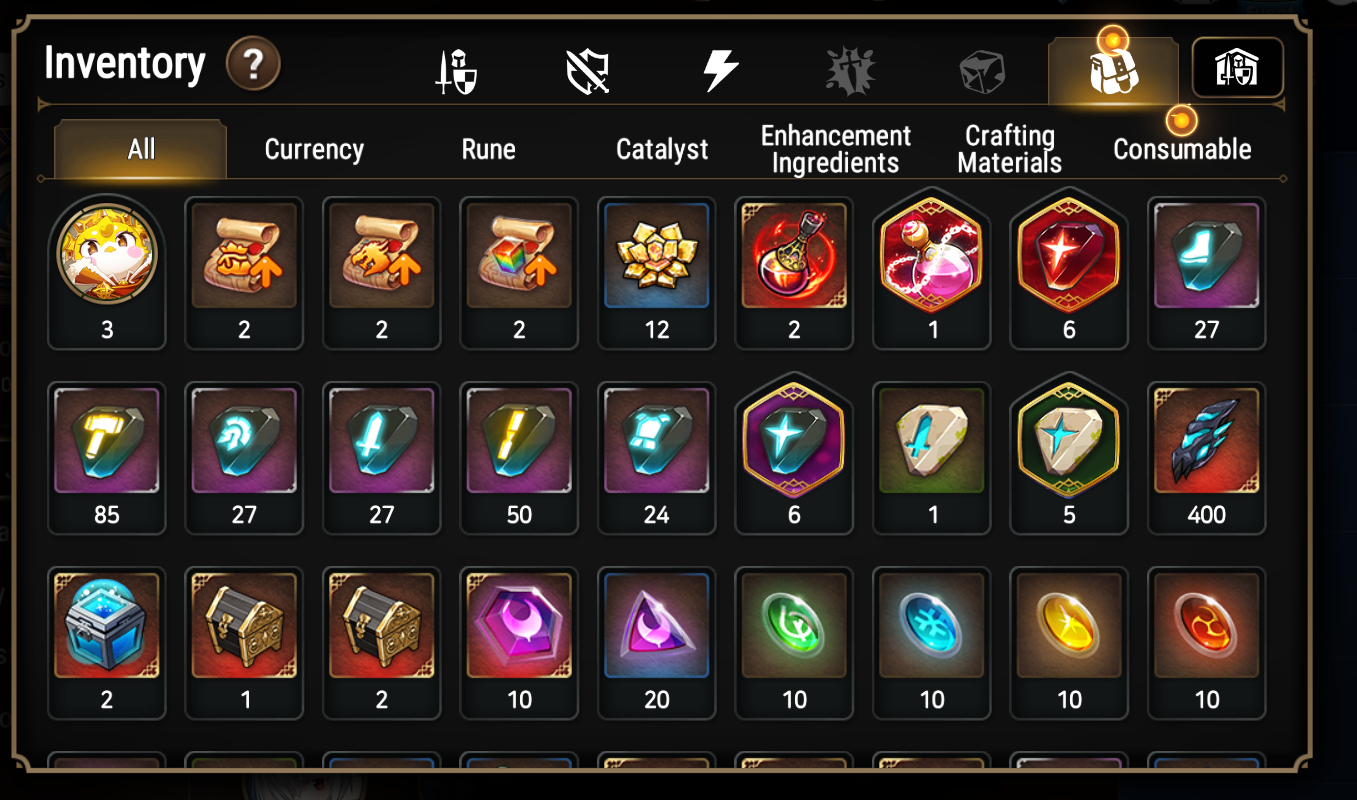The height and width of the screenshot is (800, 1357).
Task: Select the Catalyst tab
Action: tap(661, 148)
